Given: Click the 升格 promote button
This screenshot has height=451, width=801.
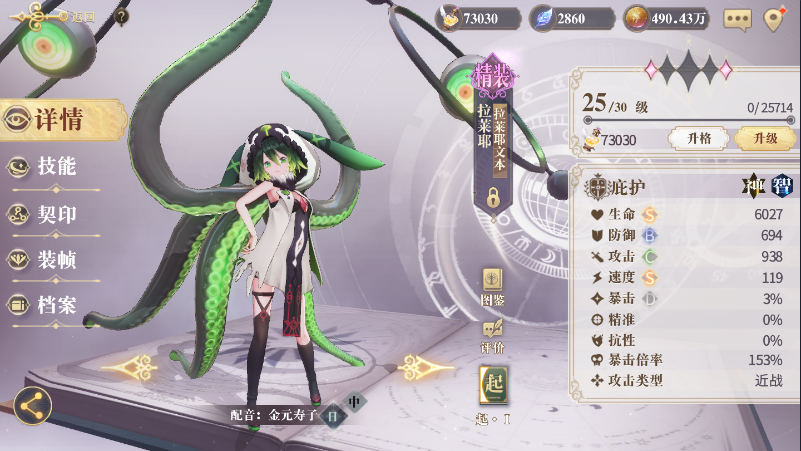Looking at the screenshot, I should point(692,139).
